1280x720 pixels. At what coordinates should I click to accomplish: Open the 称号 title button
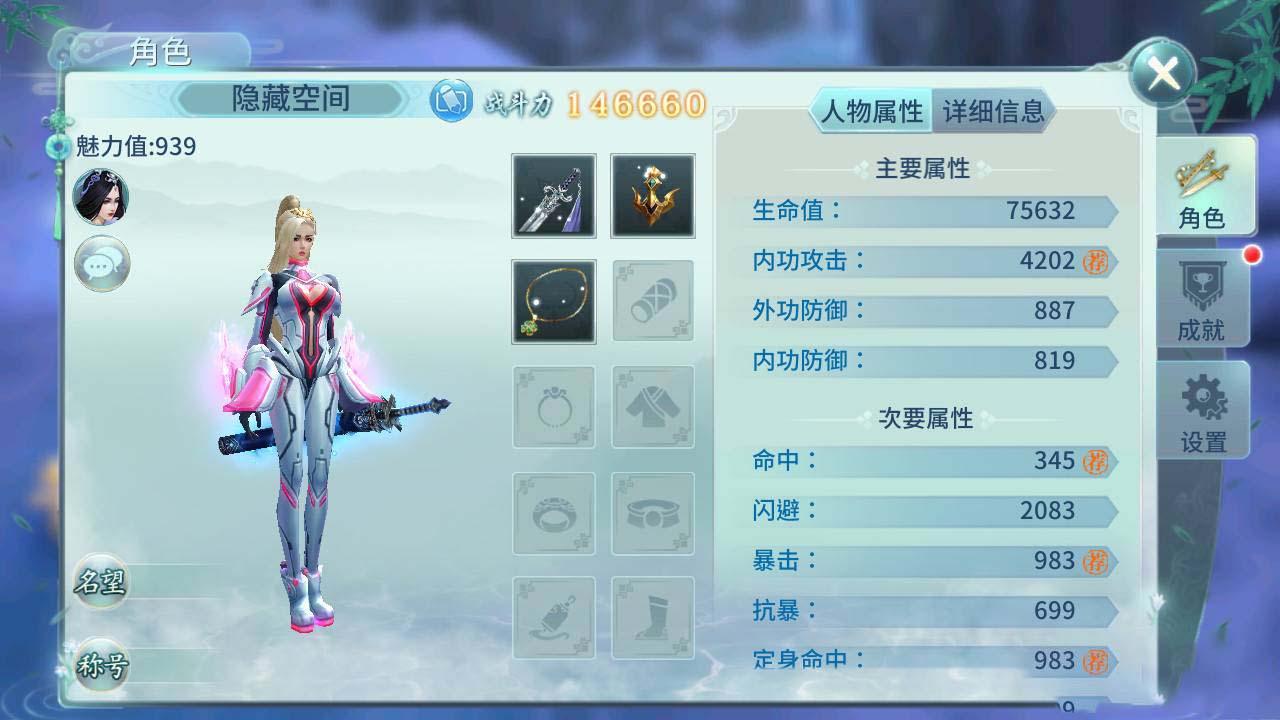pyautogui.click(x=101, y=664)
